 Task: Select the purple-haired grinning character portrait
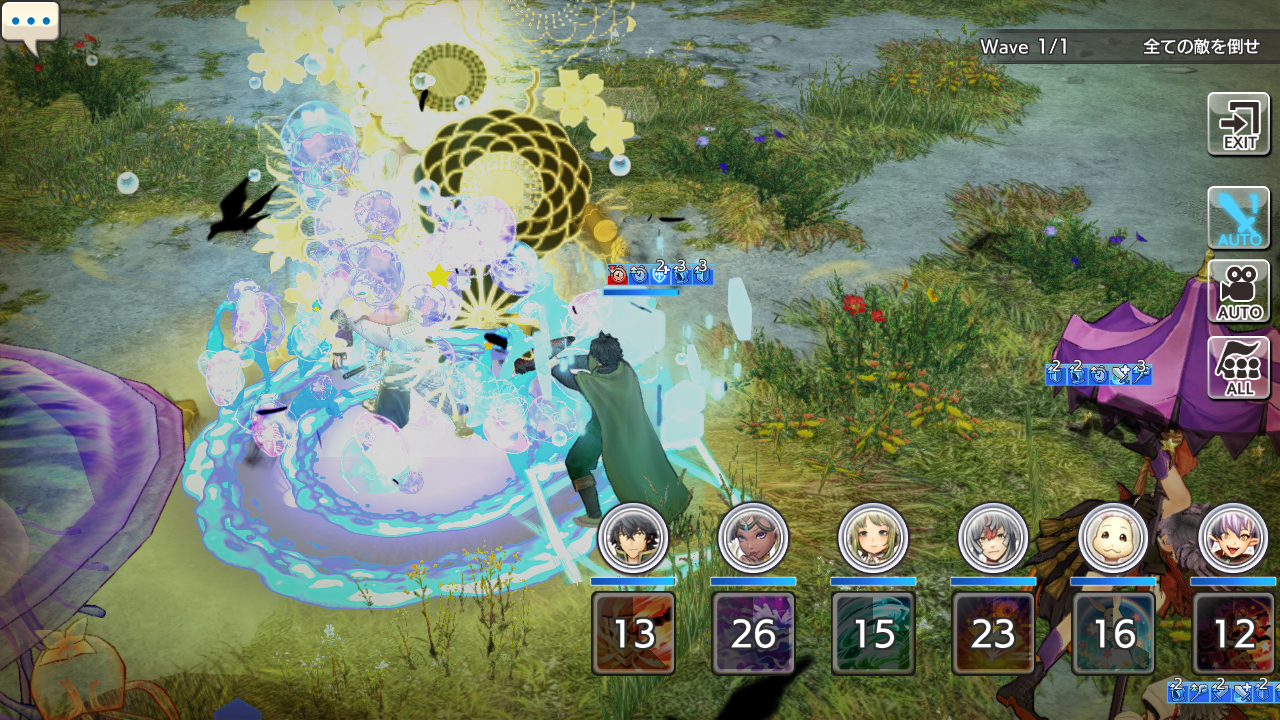point(1233,537)
